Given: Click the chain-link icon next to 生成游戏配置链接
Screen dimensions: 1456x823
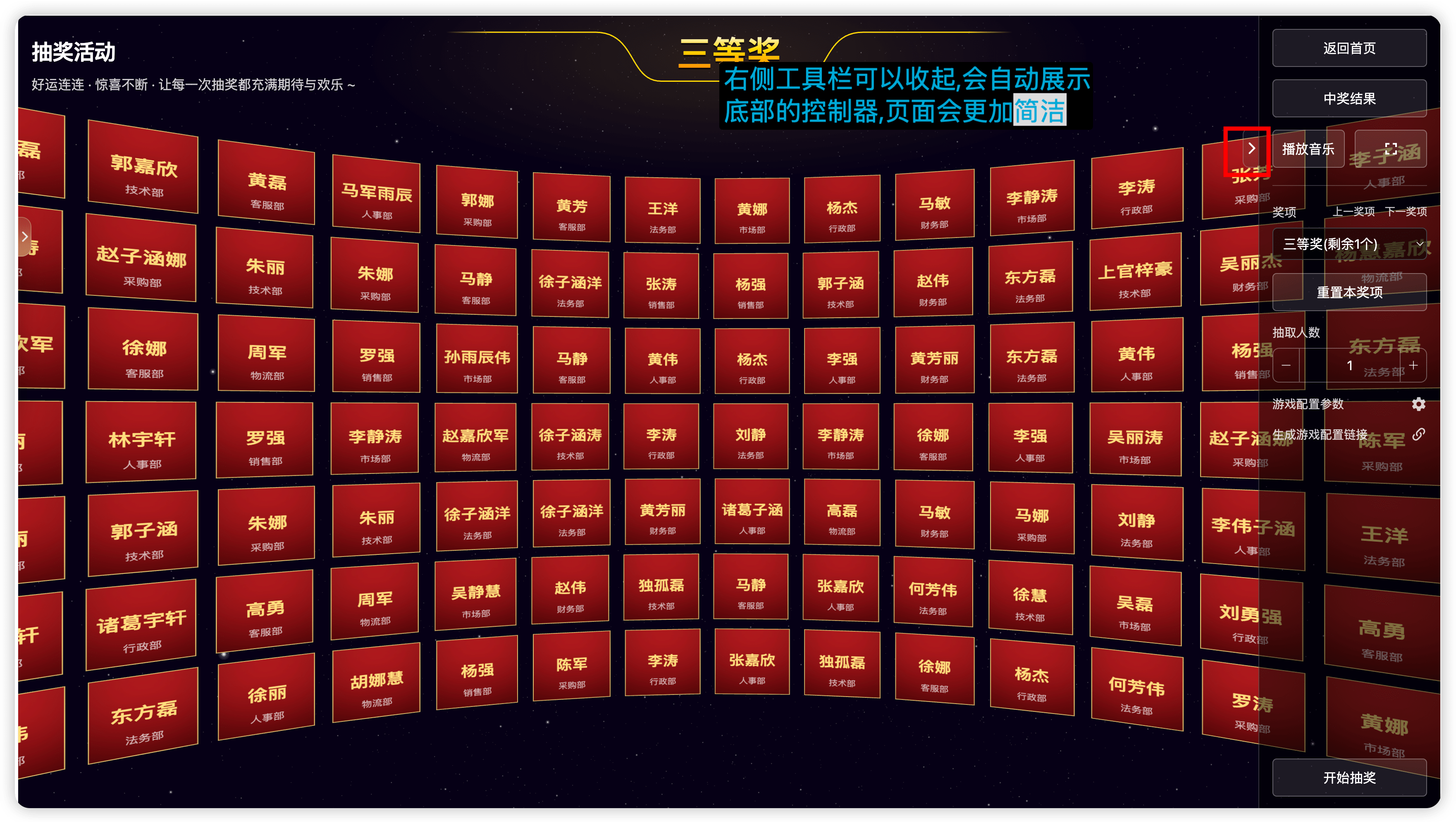Looking at the screenshot, I should pyautogui.click(x=1419, y=434).
